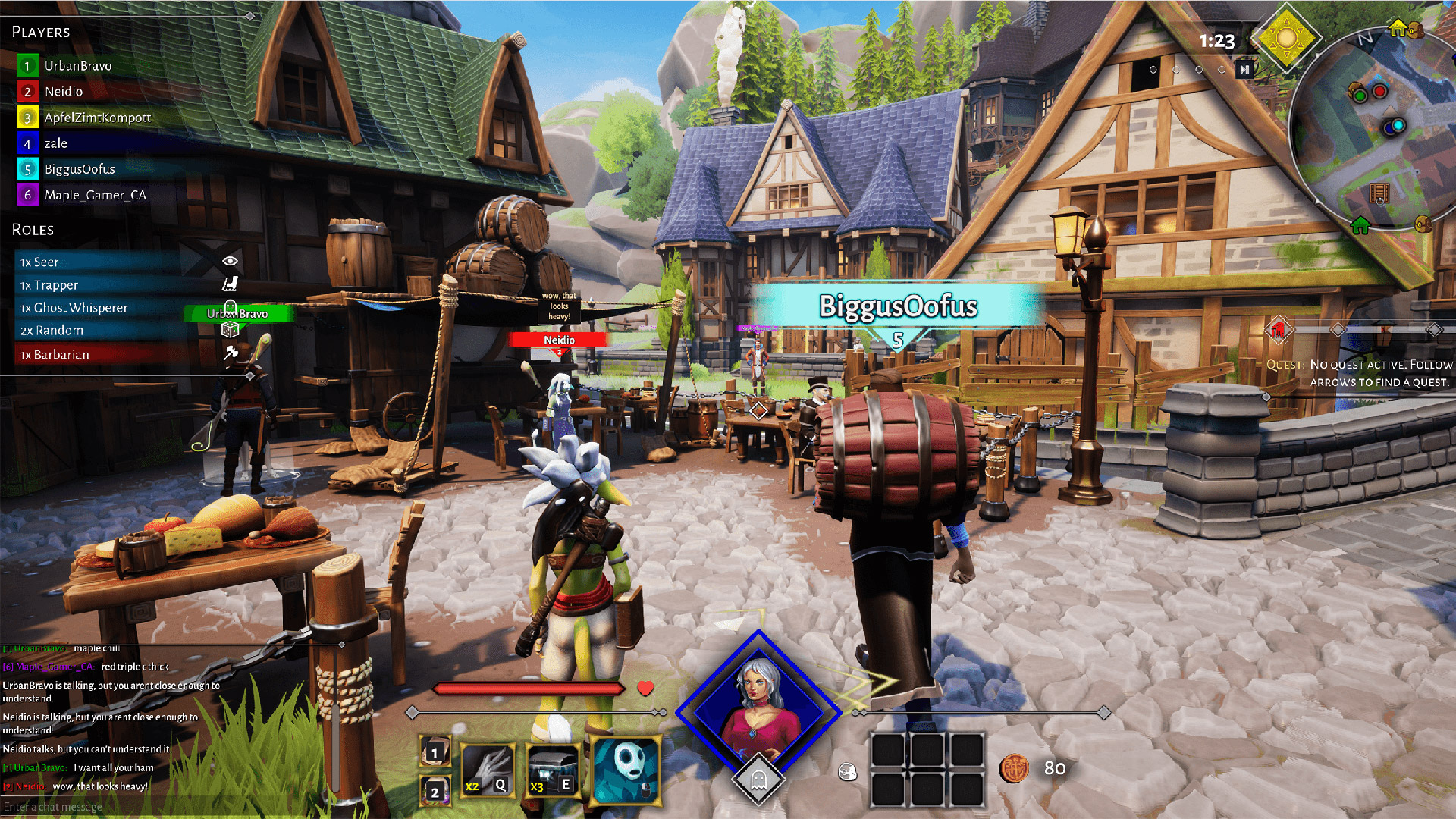Click the crate marker on the minimap
1456x819 pixels.
click(1379, 193)
